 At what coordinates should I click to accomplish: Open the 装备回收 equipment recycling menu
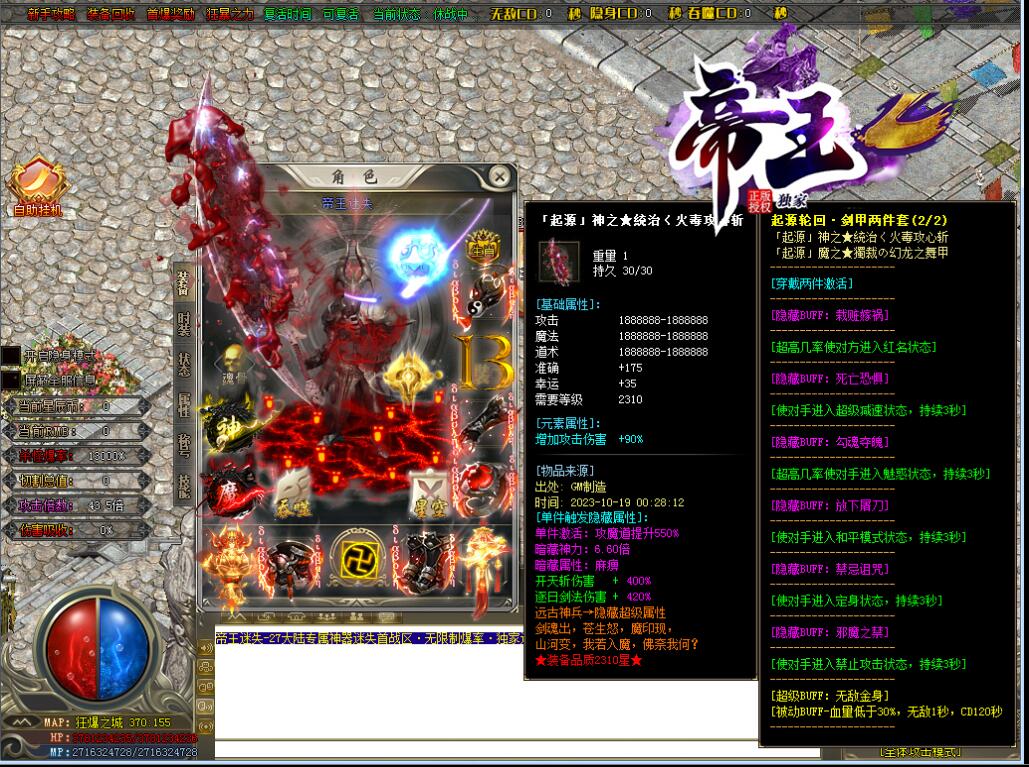(110, 14)
